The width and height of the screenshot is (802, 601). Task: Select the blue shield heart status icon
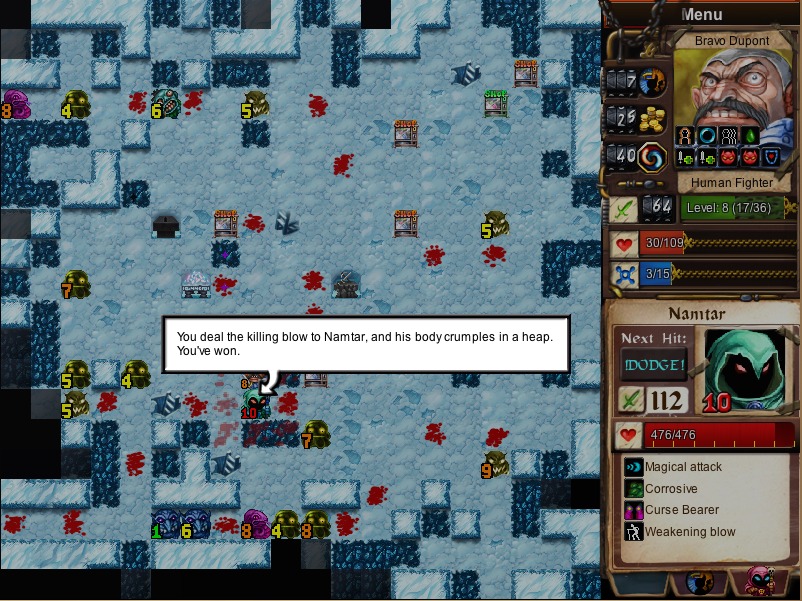(772, 157)
